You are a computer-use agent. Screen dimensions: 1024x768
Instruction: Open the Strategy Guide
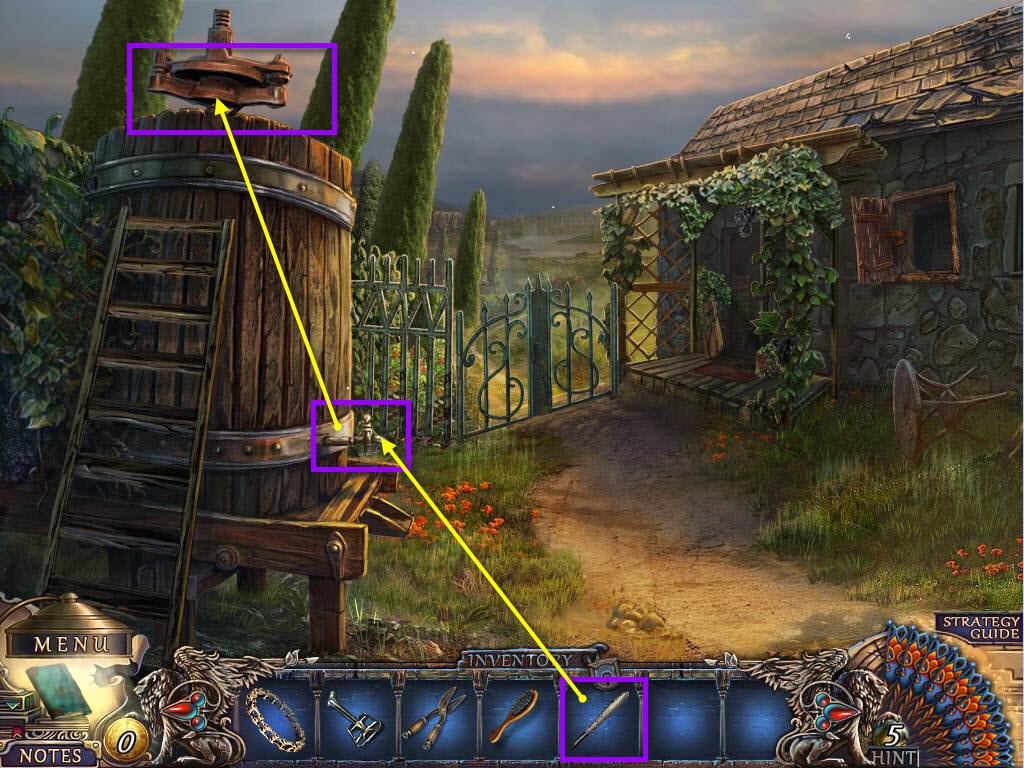(x=980, y=627)
